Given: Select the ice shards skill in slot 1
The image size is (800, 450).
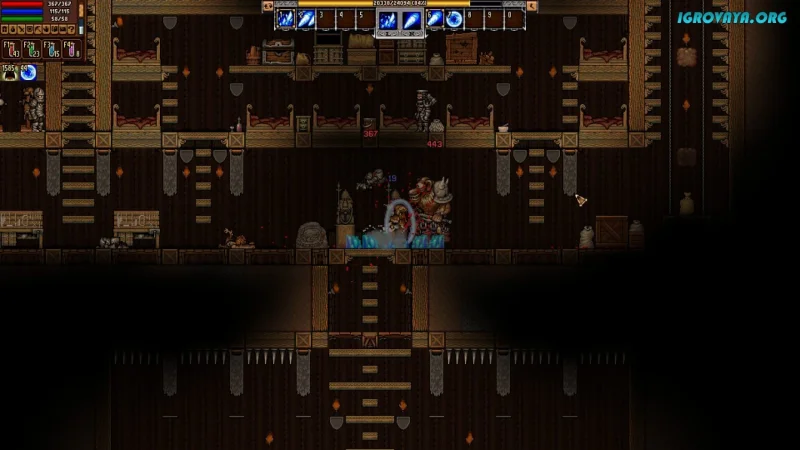Looking at the screenshot, I should tap(284, 18).
